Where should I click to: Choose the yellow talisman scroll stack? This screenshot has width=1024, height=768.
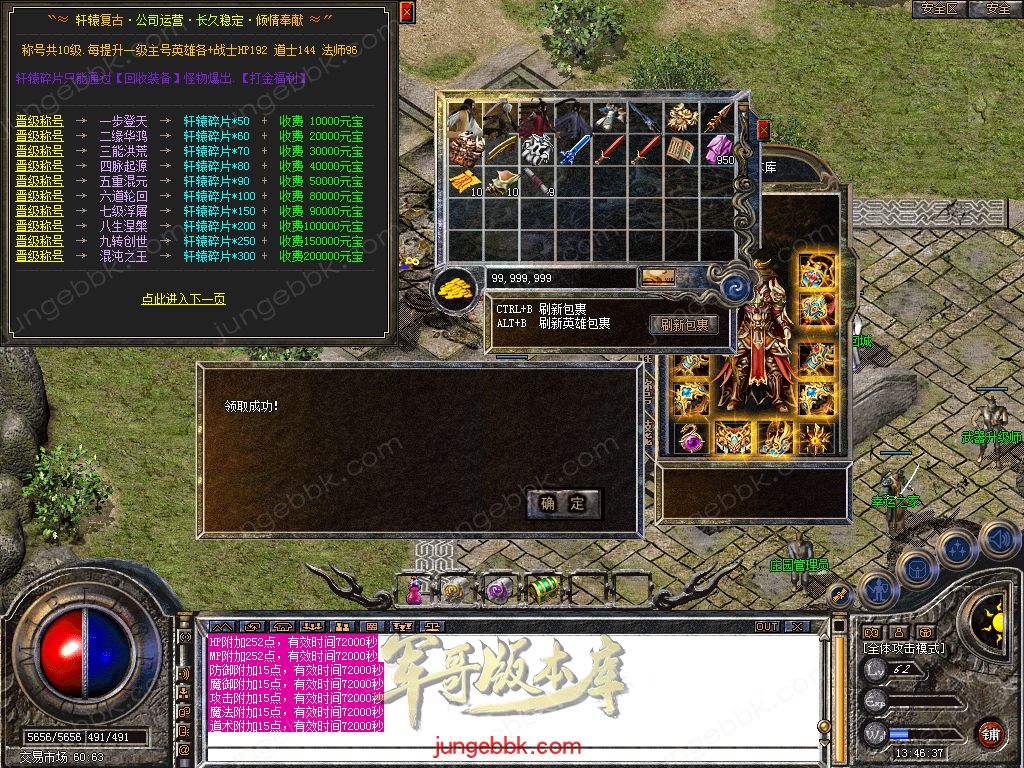(463, 182)
